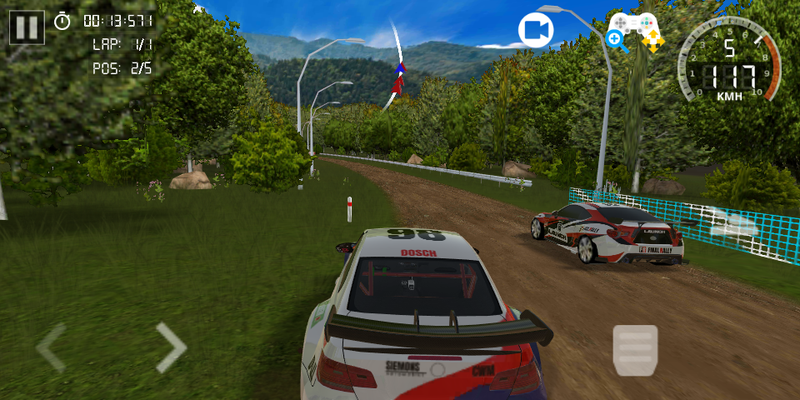Pause the race

tap(27, 27)
